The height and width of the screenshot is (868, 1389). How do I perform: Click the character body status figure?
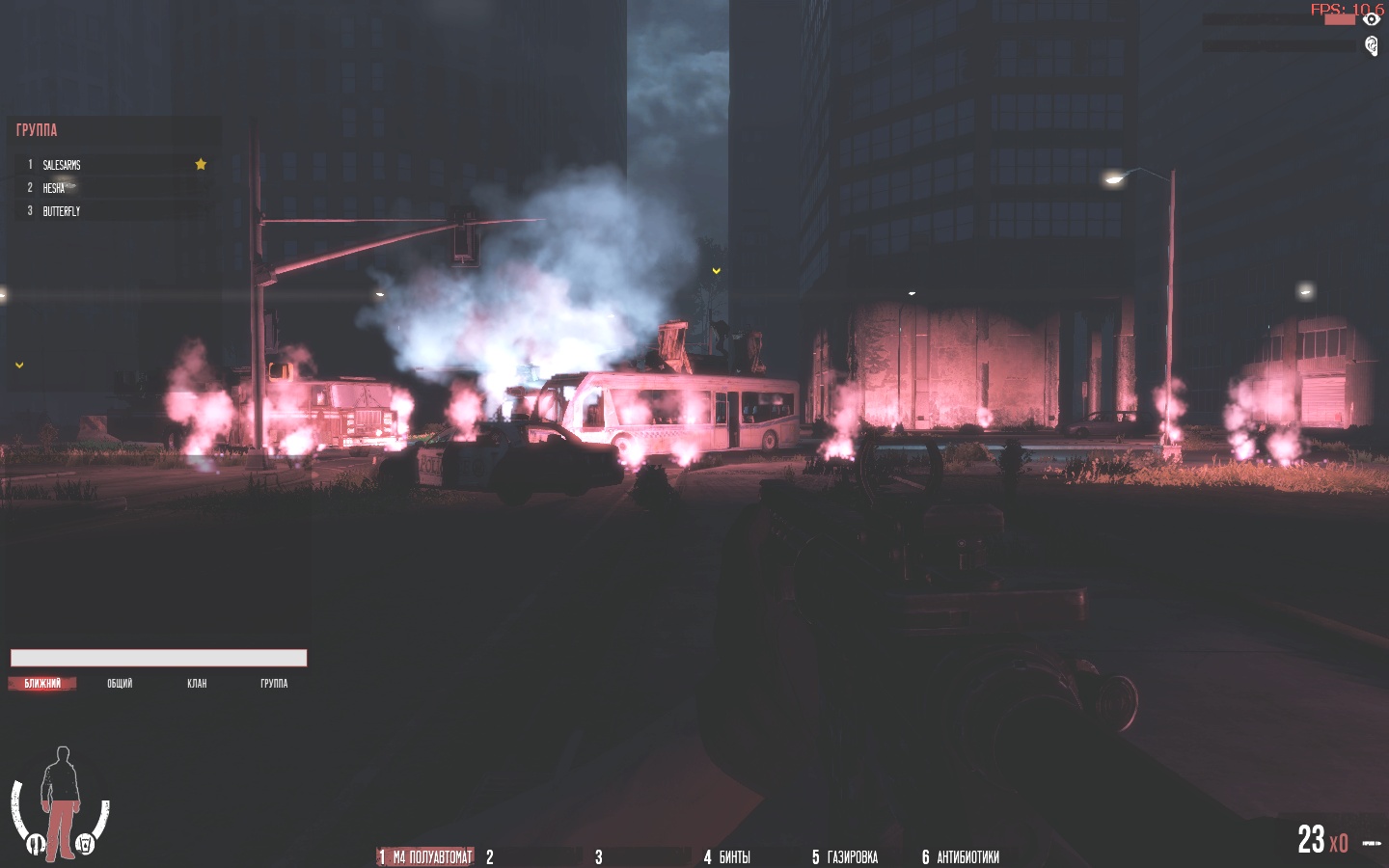pos(62,802)
